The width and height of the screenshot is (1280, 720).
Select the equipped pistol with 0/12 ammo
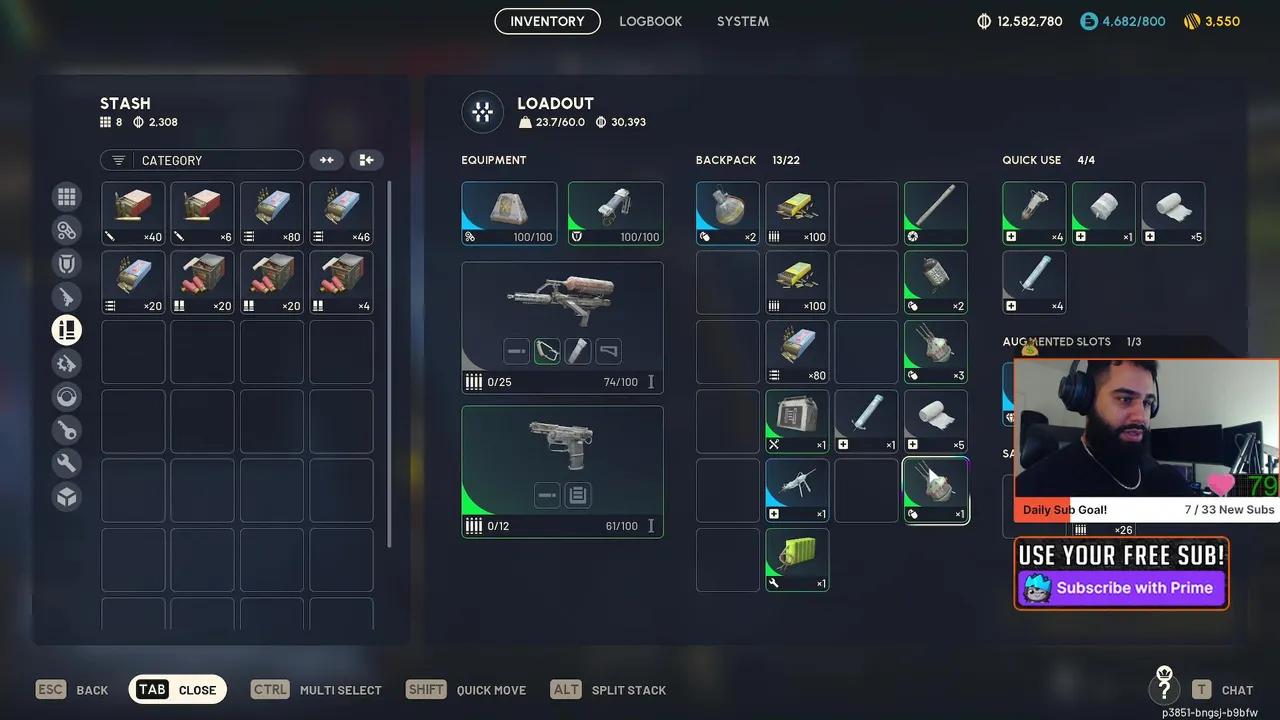[x=562, y=471]
